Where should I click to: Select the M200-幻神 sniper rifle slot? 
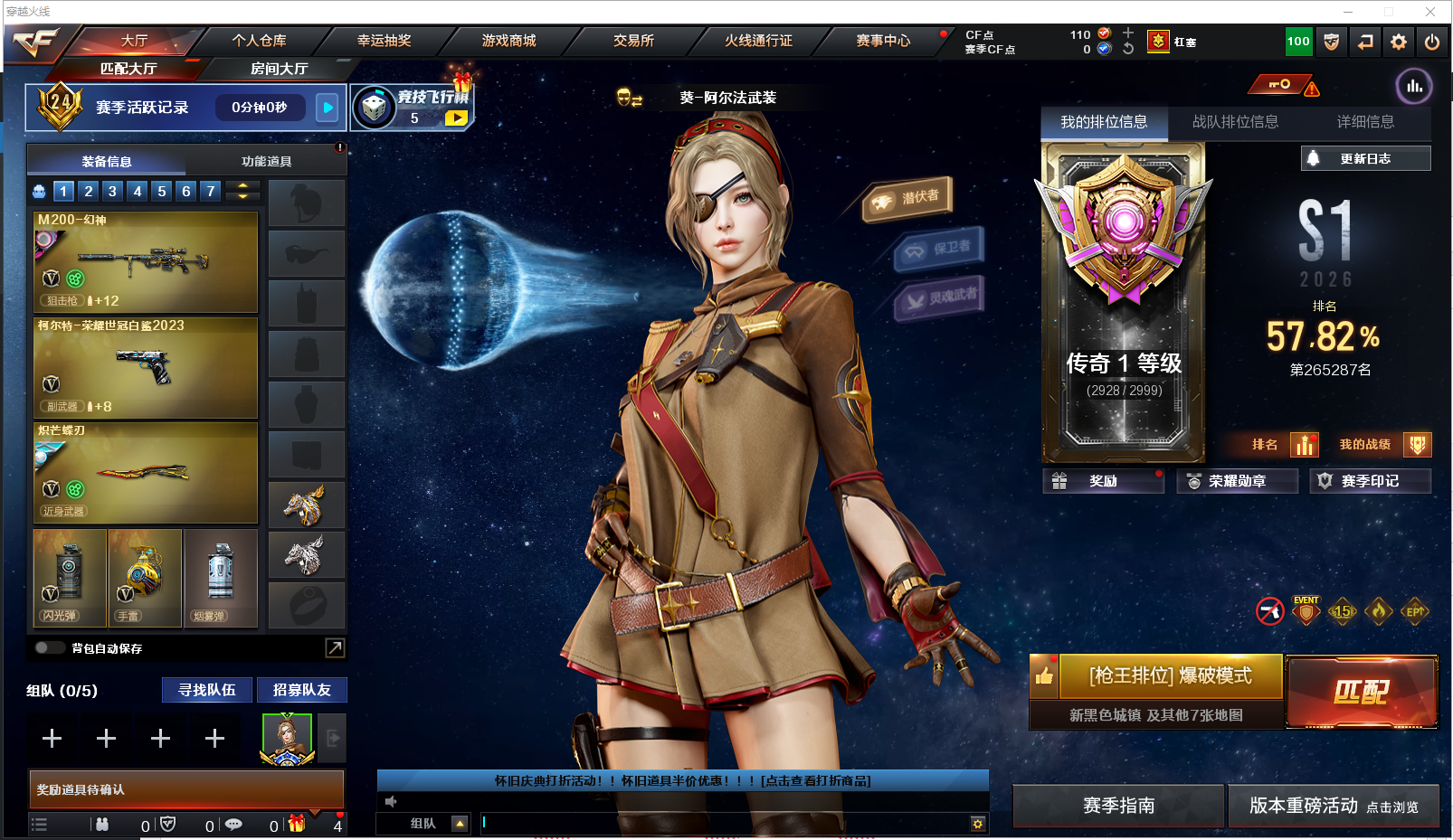click(x=146, y=262)
